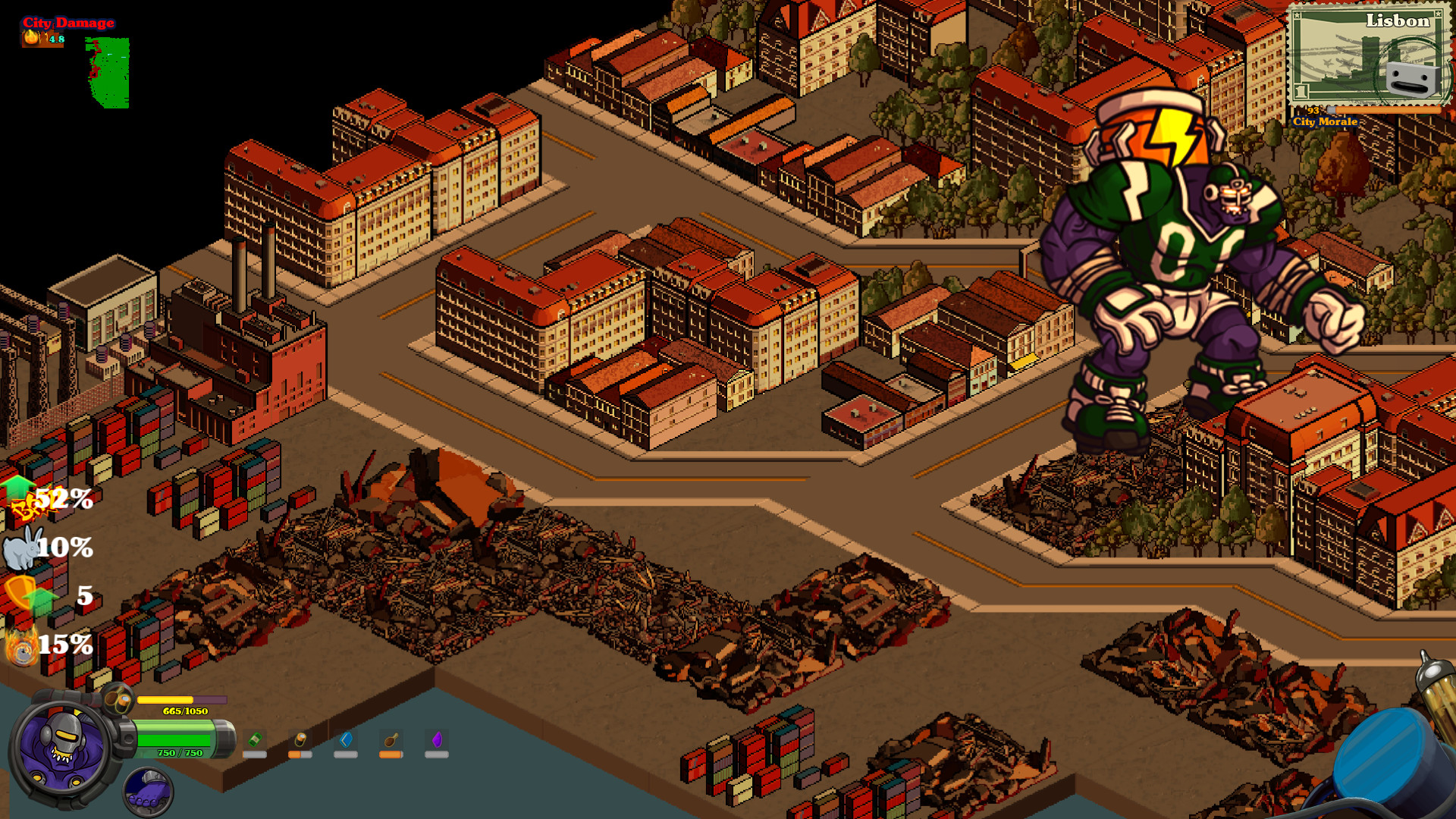Click the City Damage minimap at top left
The image size is (1456, 819).
106,72
